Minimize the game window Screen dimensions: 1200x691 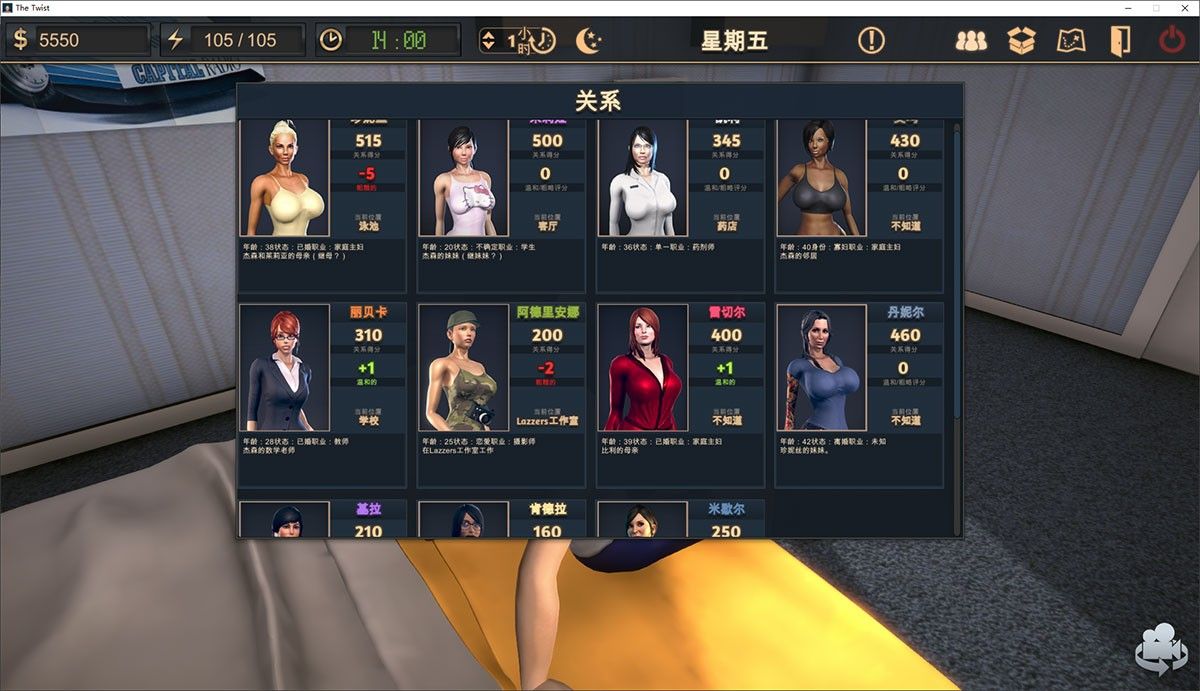pos(1128,7)
